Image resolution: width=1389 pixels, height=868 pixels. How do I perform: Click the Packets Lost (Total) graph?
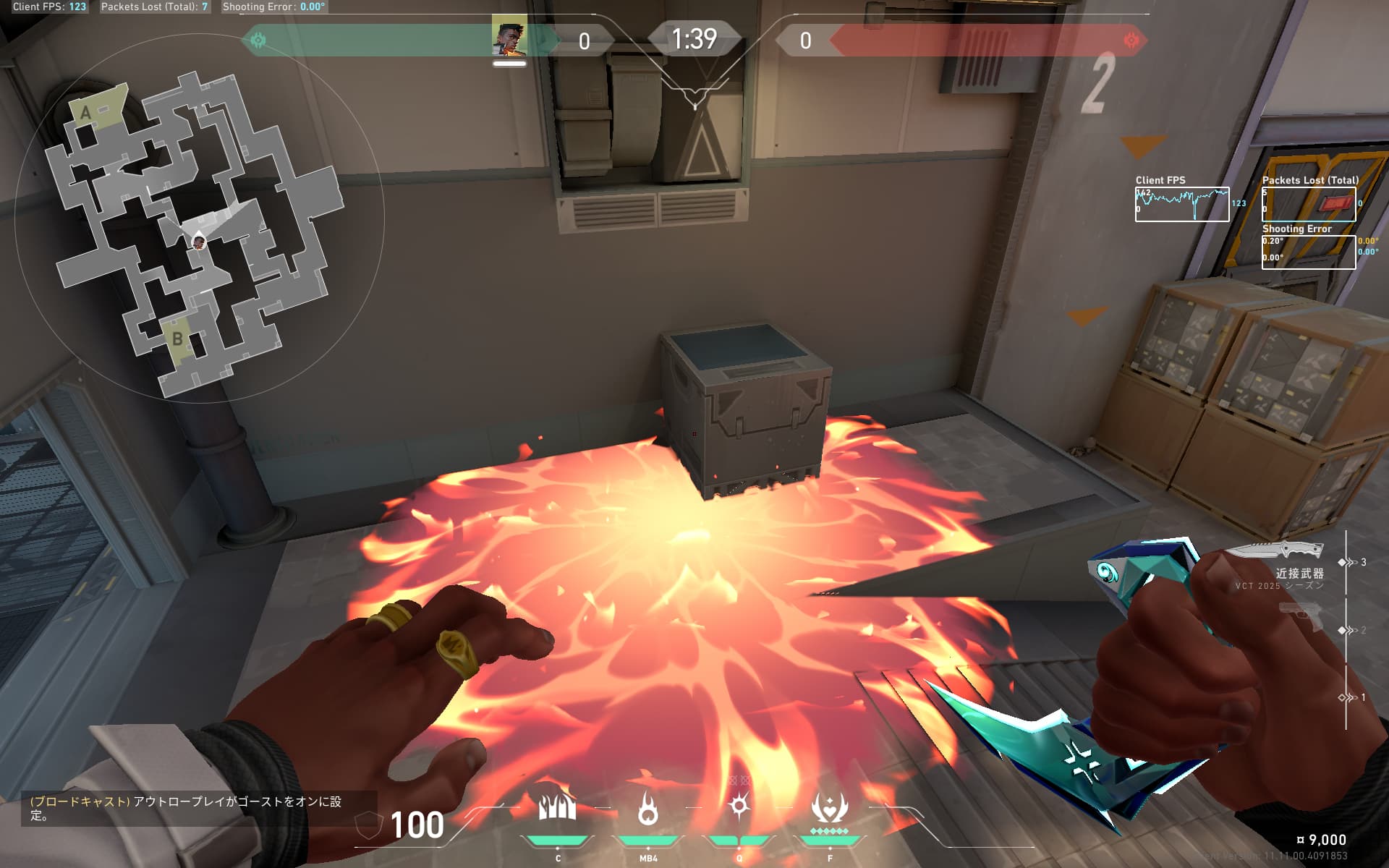[x=1308, y=204]
